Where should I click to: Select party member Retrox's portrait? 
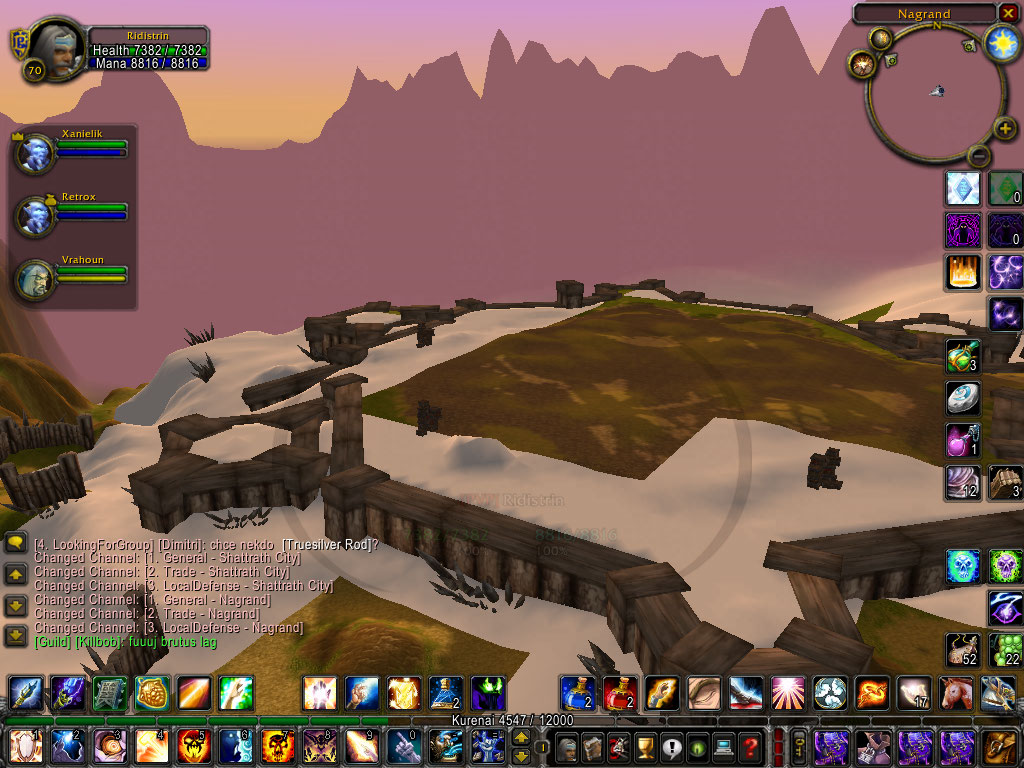35,216
